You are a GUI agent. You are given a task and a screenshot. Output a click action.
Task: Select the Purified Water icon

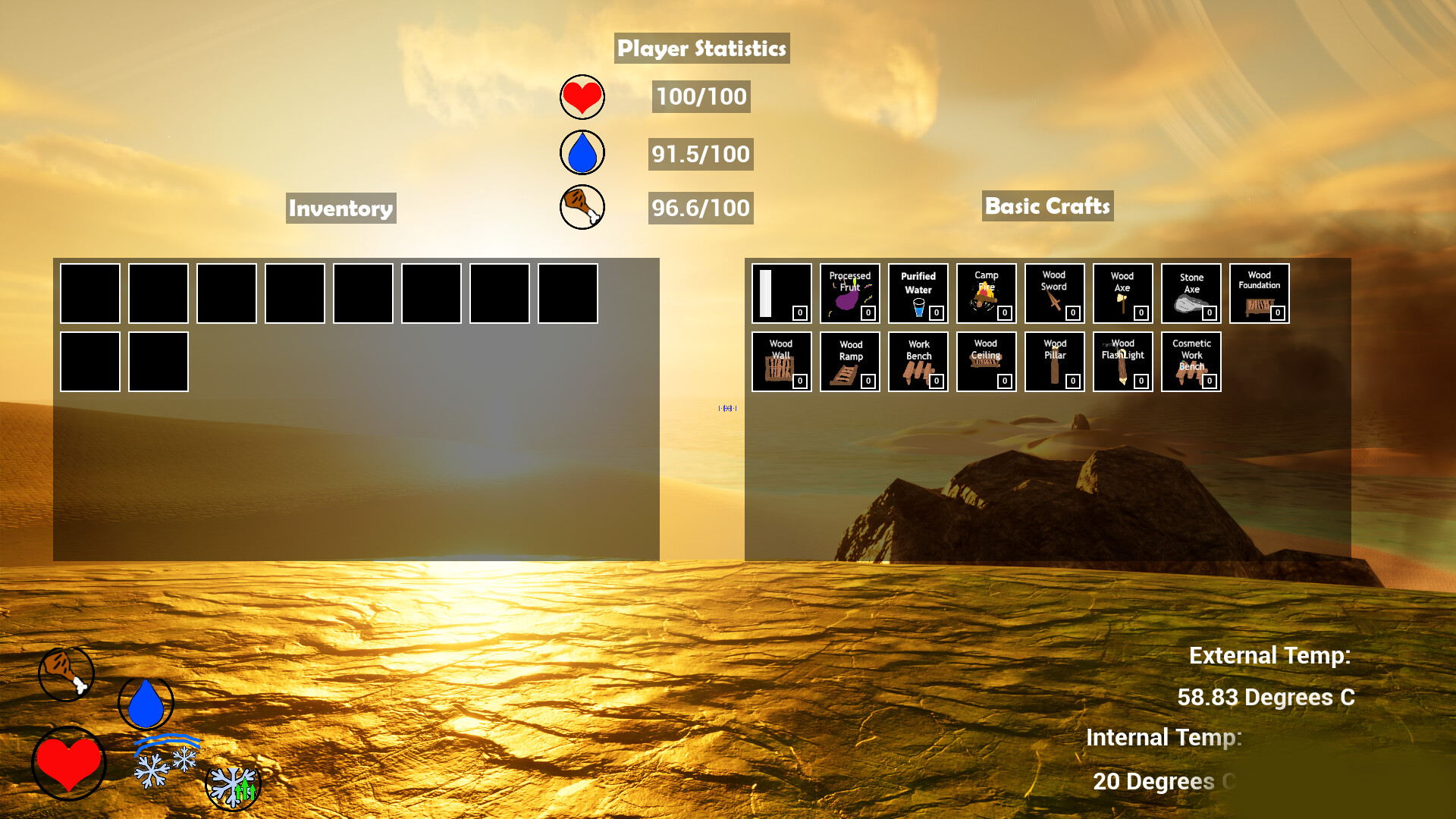tap(918, 293)
